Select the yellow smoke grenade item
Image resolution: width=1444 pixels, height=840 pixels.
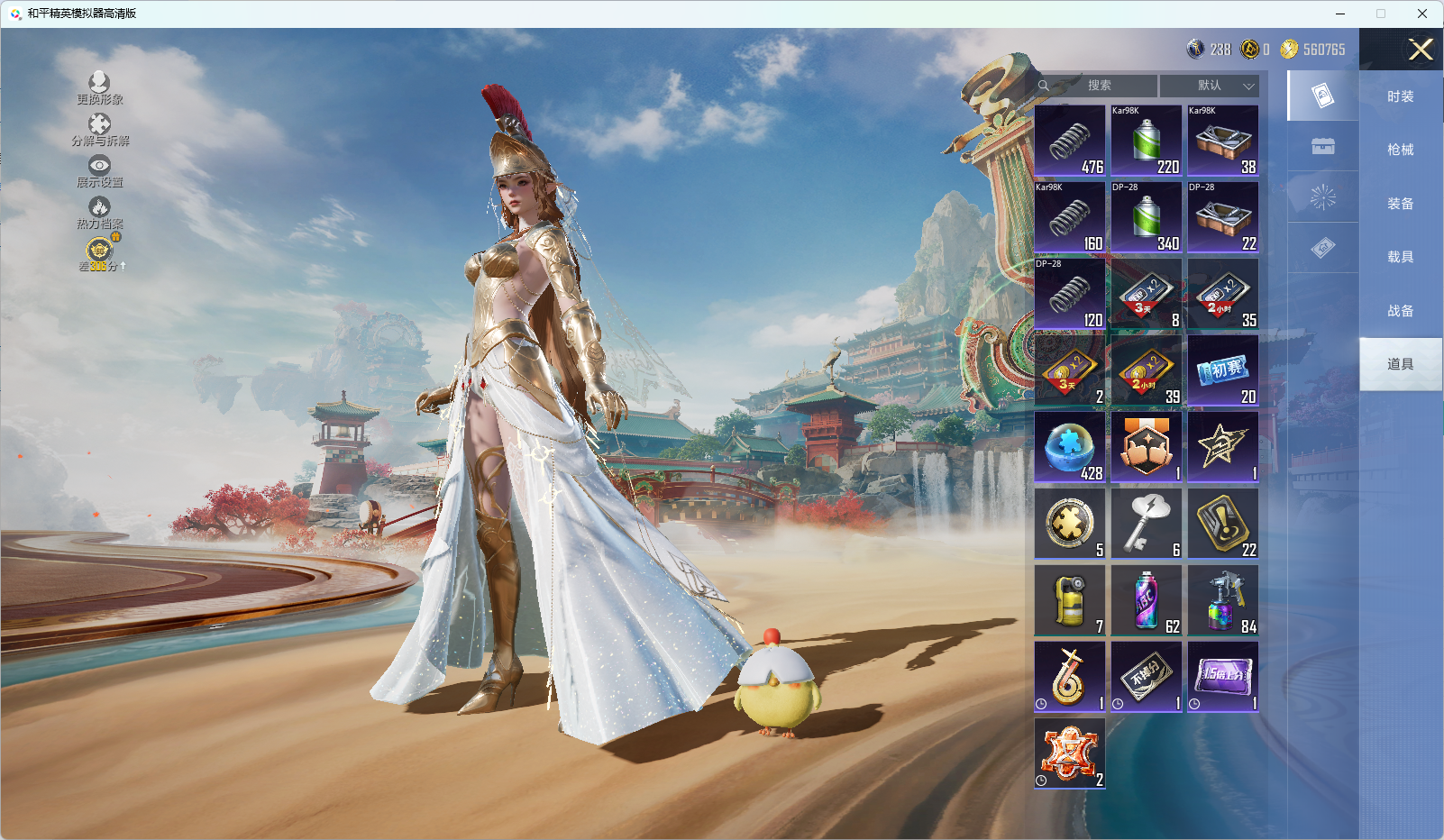tap(1070, 600)
